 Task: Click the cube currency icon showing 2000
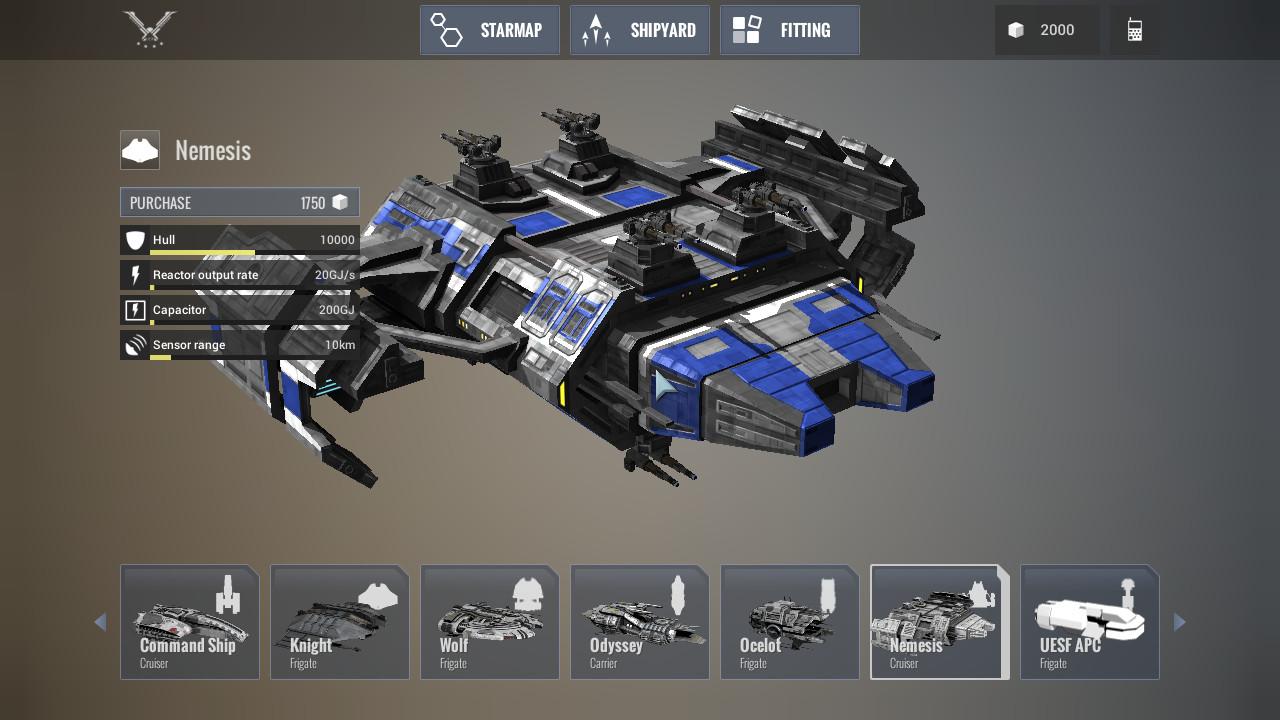1016,30
